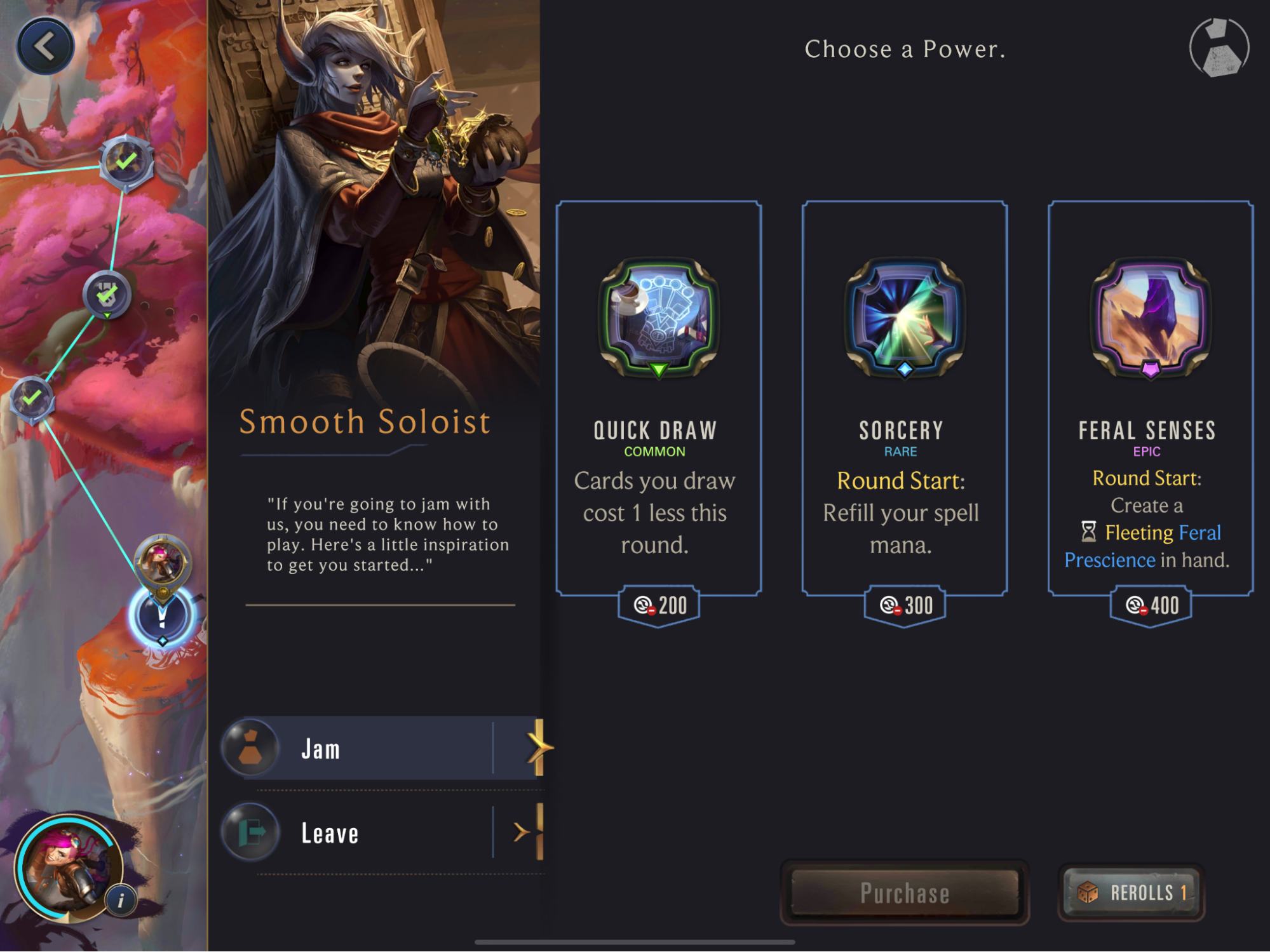Go back with the arrow button
Viewport: 1270px width, 952px height.
click(45, 46)
